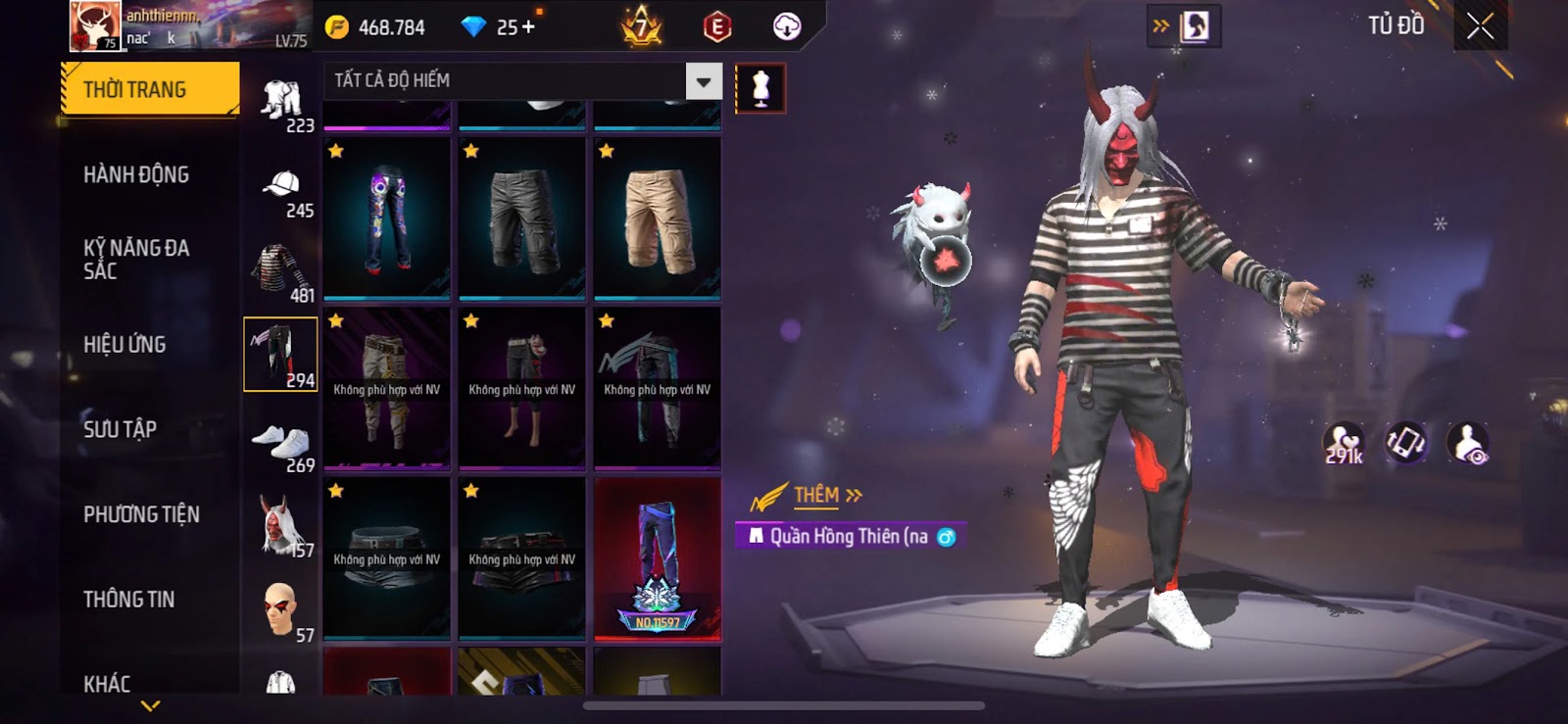
Task: Close the wardrobe with the X button
Action: [x=1480, y=26]
